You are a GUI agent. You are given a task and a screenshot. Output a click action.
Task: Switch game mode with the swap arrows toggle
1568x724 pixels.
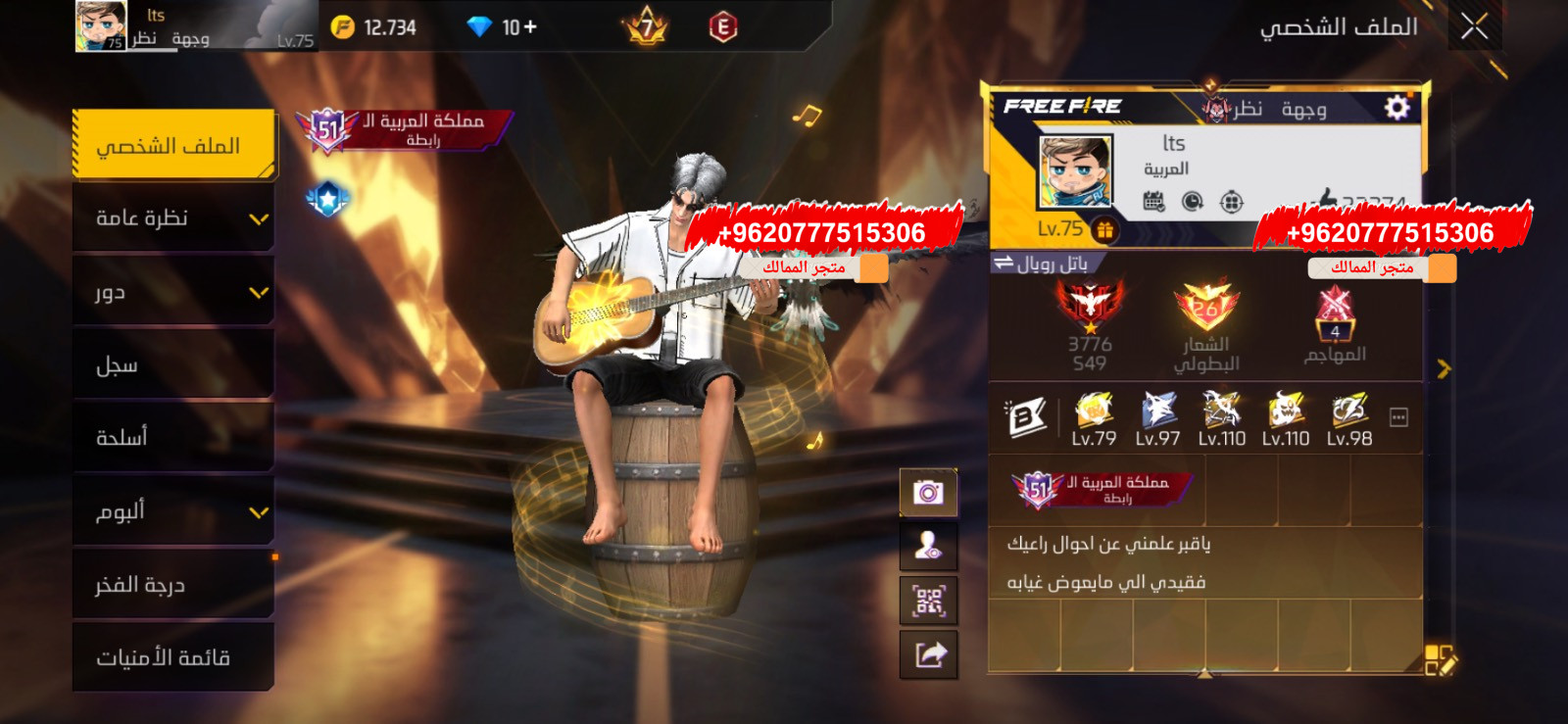[x=1002, y=263]
